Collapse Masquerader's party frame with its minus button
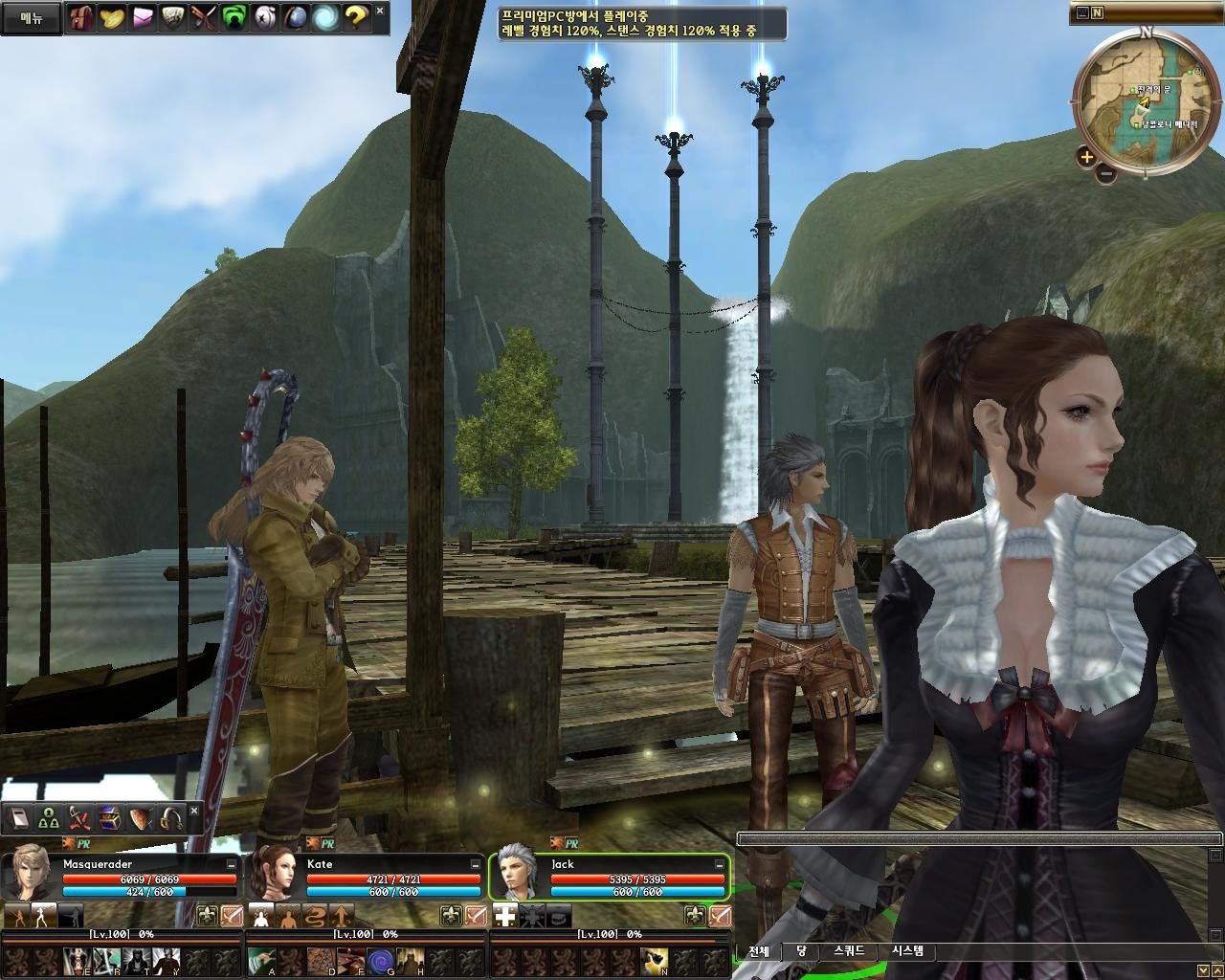 click(230, 865)
